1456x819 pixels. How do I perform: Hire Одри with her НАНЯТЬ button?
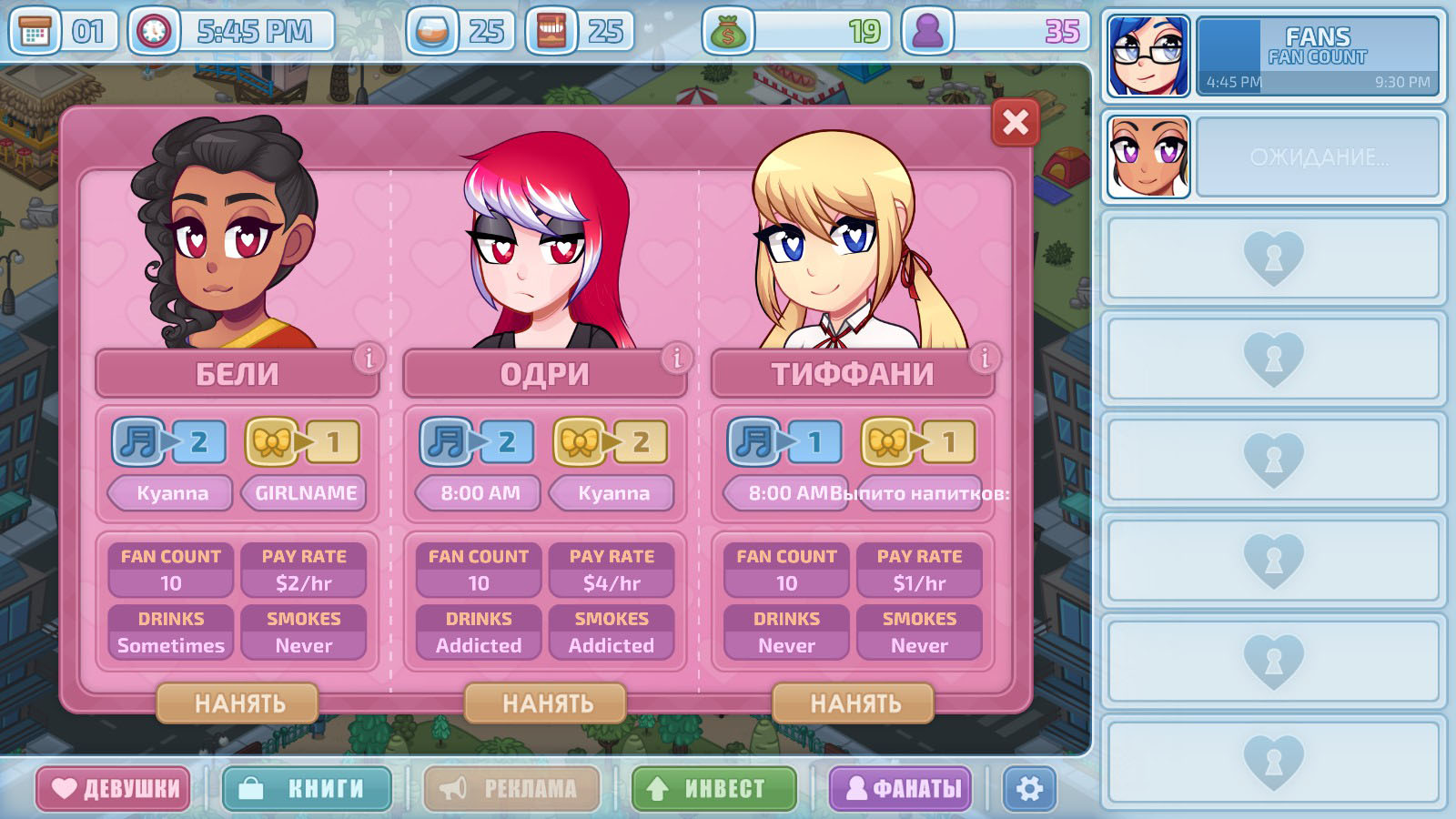546,703
